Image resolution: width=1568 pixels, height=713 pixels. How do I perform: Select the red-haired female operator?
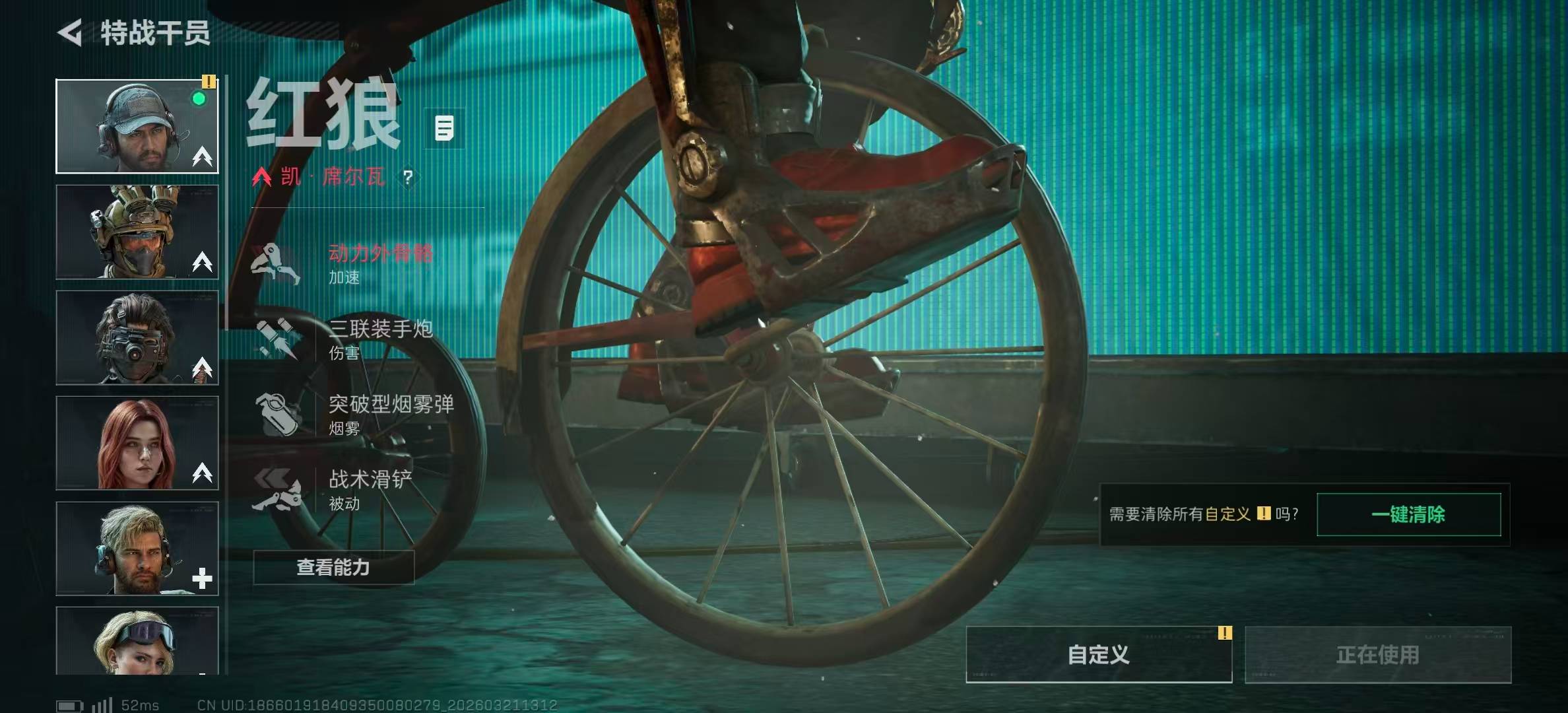click(137, 443)
